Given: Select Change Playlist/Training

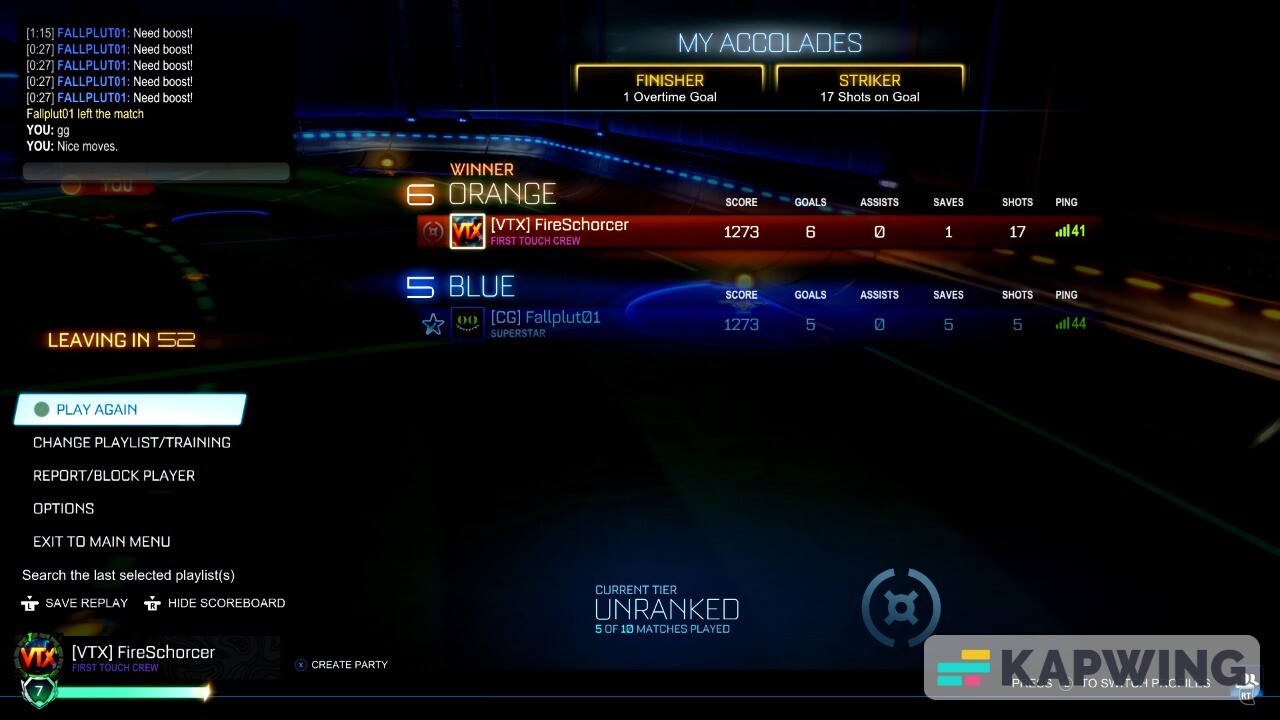Looking at the screenshot, I should pyautogui.click(x=131, y=442).
